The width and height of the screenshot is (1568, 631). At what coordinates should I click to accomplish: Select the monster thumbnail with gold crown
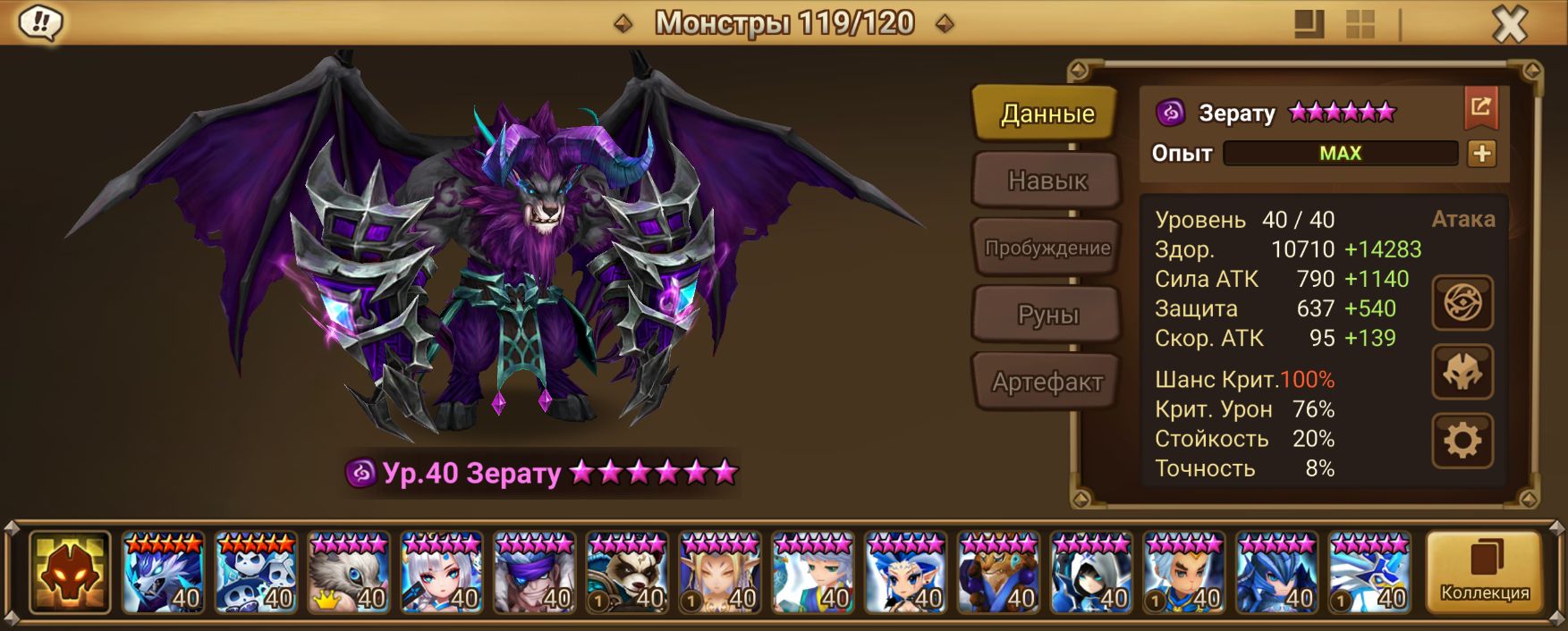pyautogui.click(x=349, y=573)
